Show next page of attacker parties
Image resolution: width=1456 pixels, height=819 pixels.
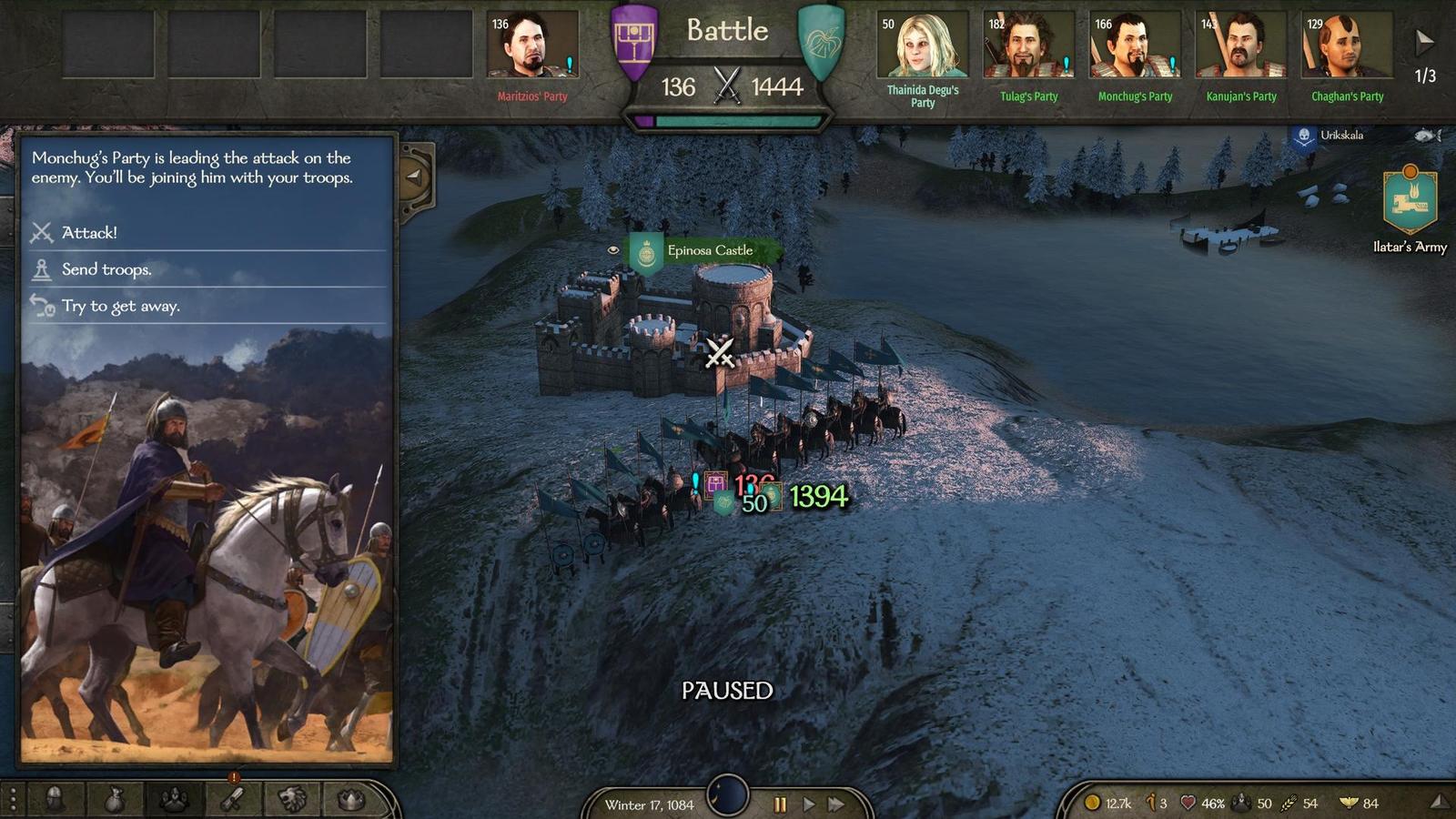click(1424, 42)
